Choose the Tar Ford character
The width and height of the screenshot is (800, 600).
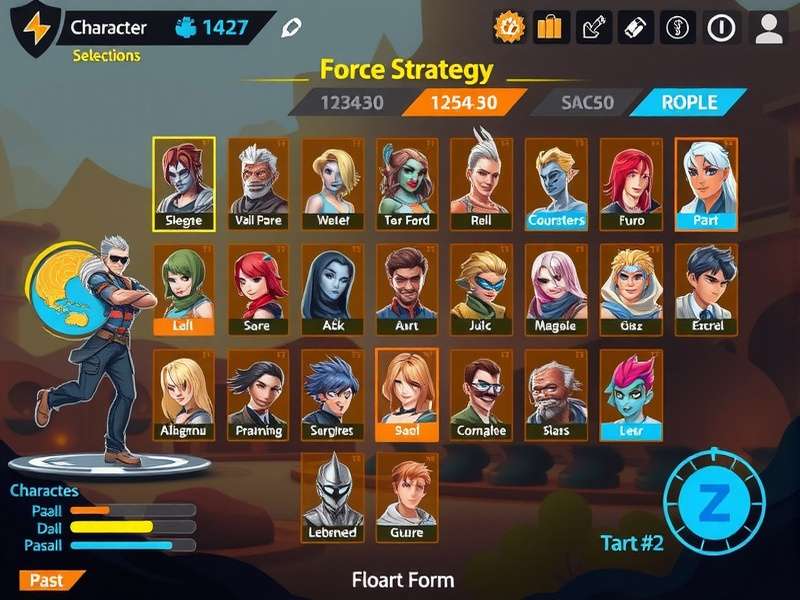tap(407, 184)
